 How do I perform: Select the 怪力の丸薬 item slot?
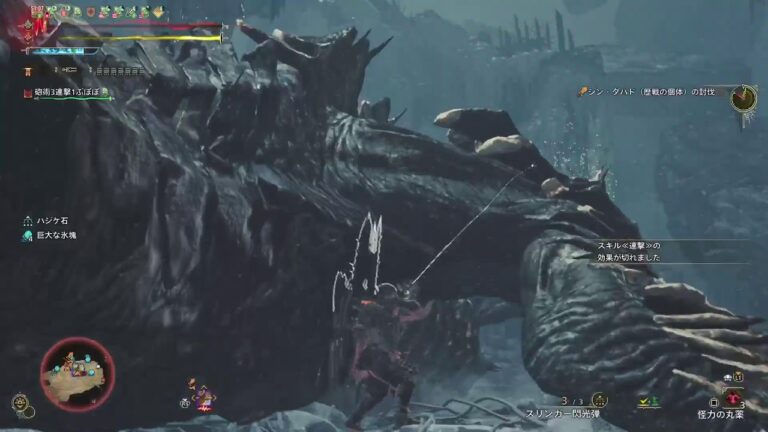coord(733,398)
